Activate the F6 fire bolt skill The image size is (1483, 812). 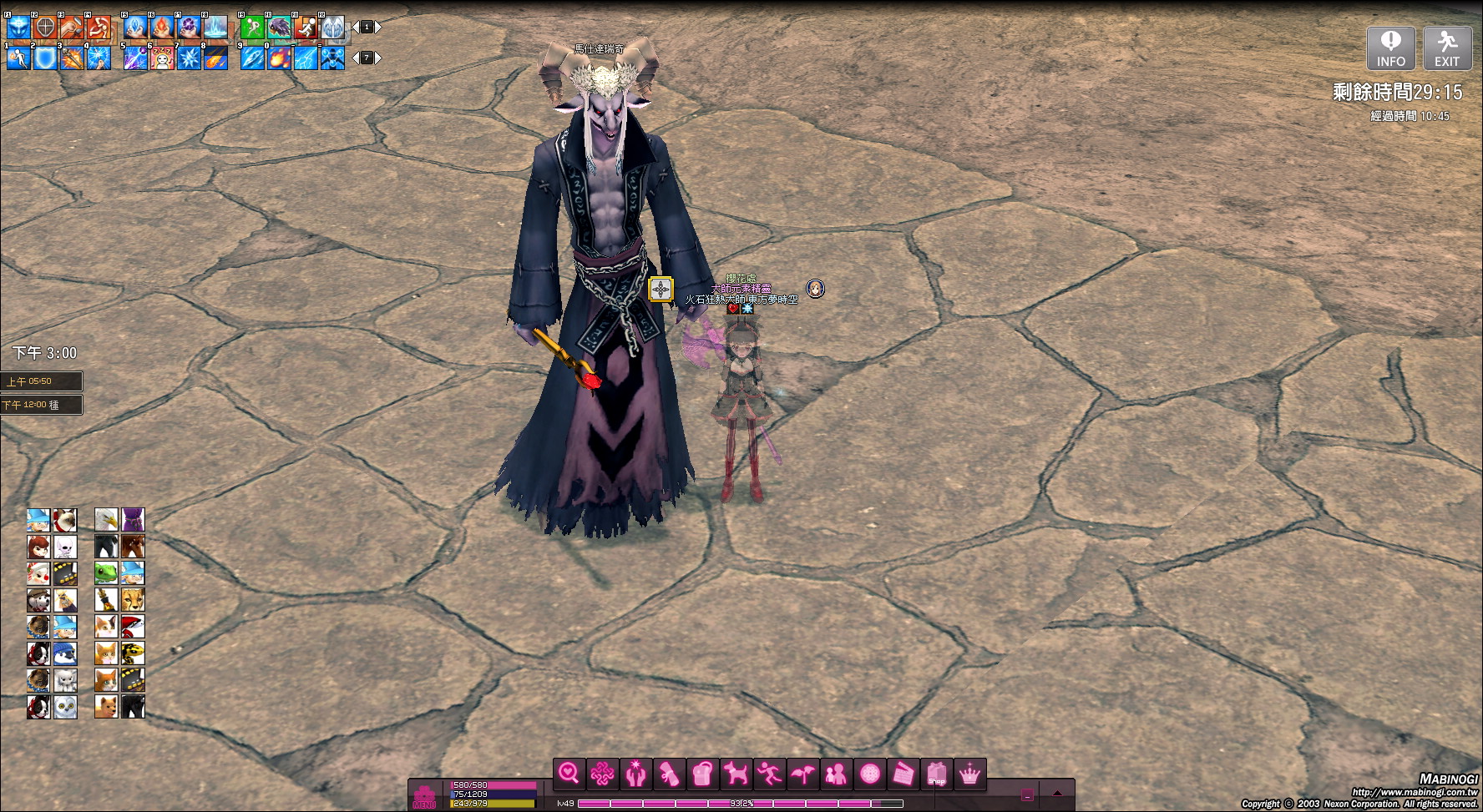[x=162, y=28]
